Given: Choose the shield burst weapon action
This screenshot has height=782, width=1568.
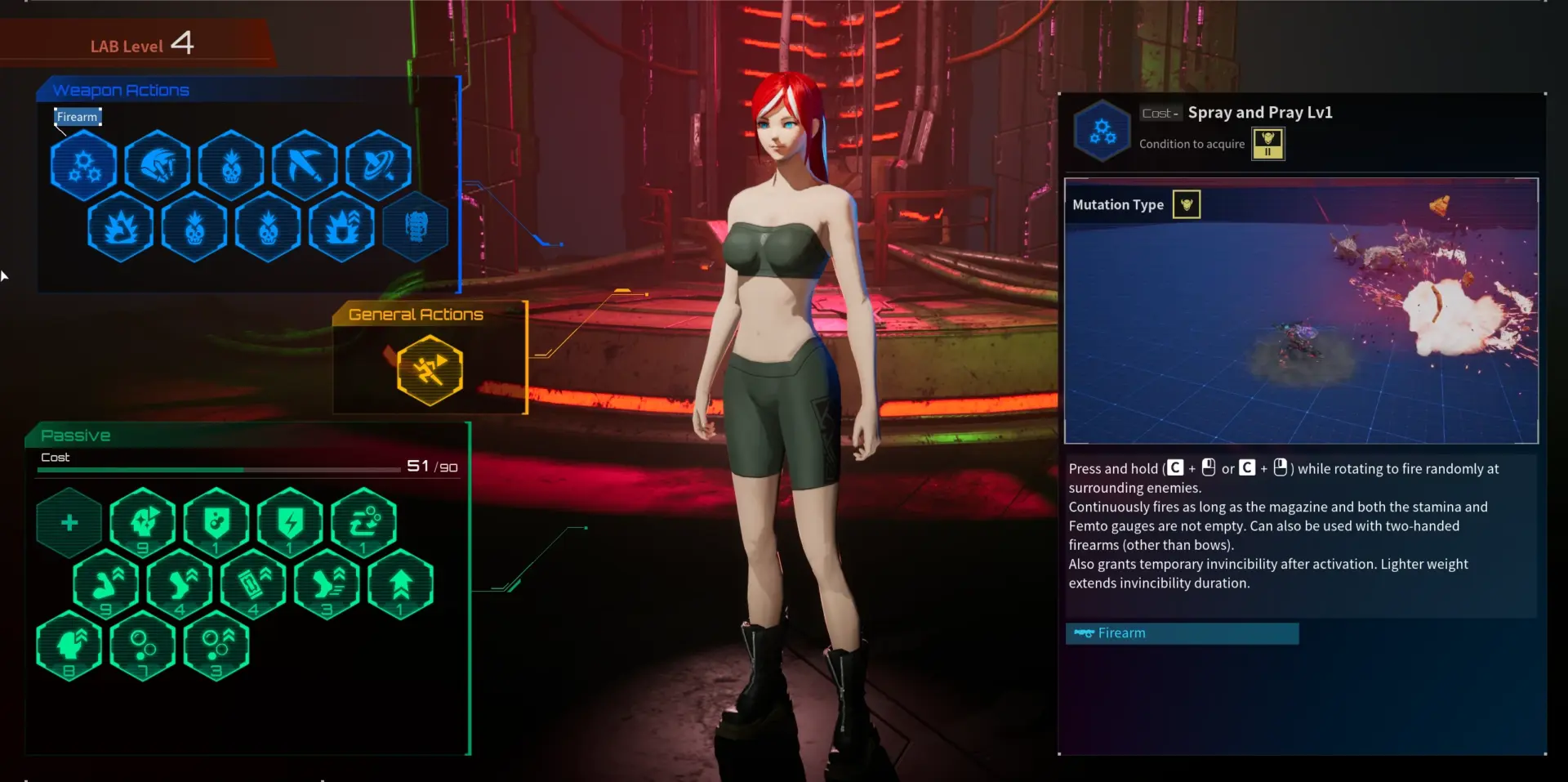Looking at the screenshot, I should tap(341, 227).
